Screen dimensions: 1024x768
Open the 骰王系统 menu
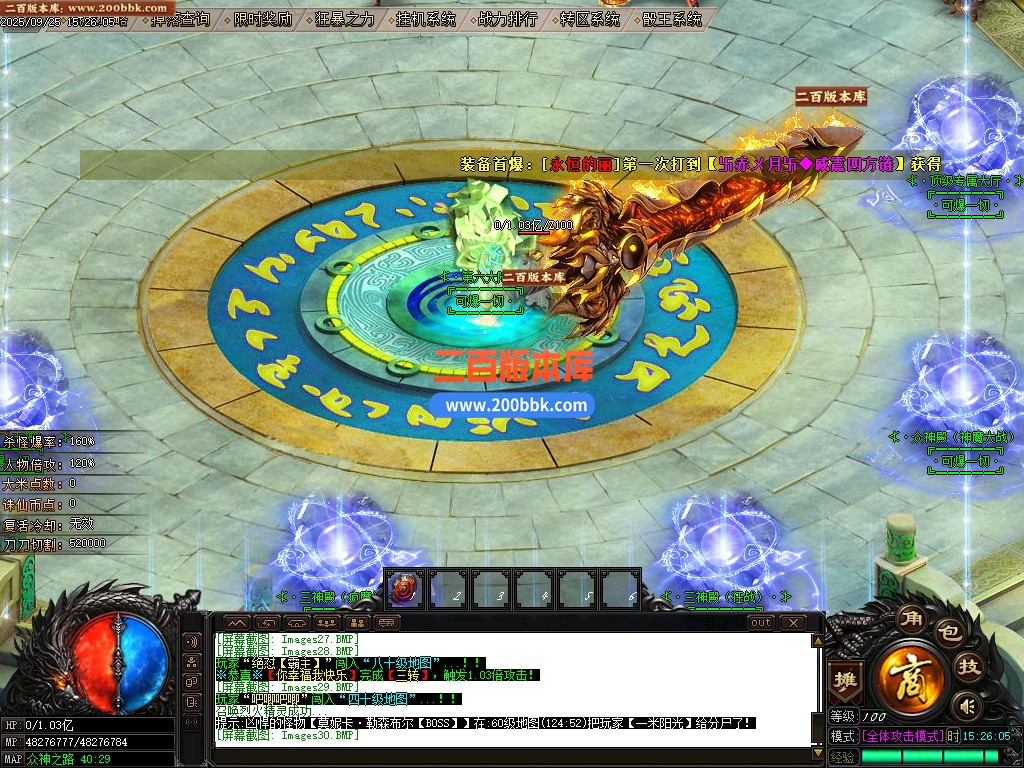tap(672, 19)
